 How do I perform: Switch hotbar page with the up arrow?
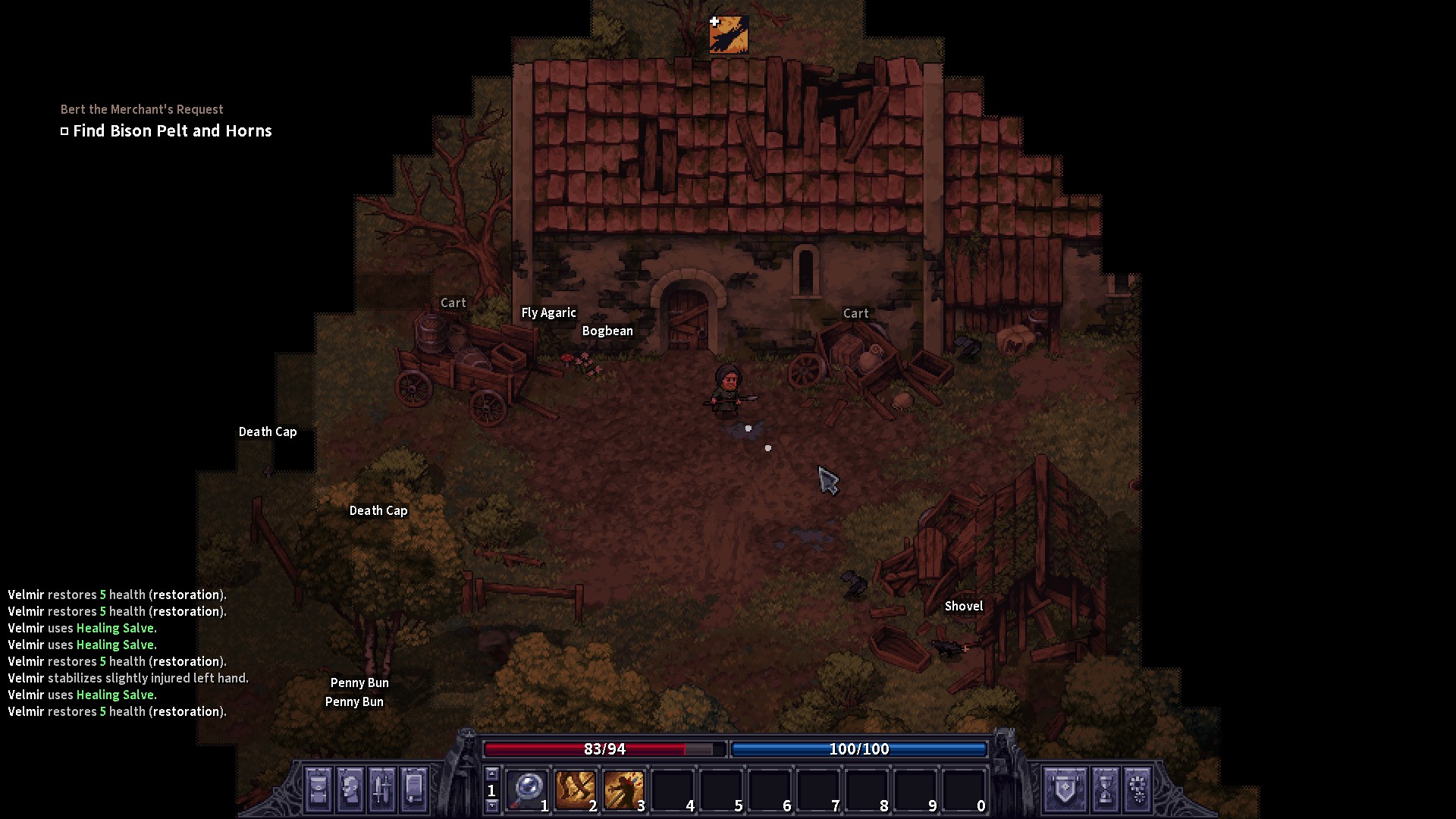[x=491, y=774]
